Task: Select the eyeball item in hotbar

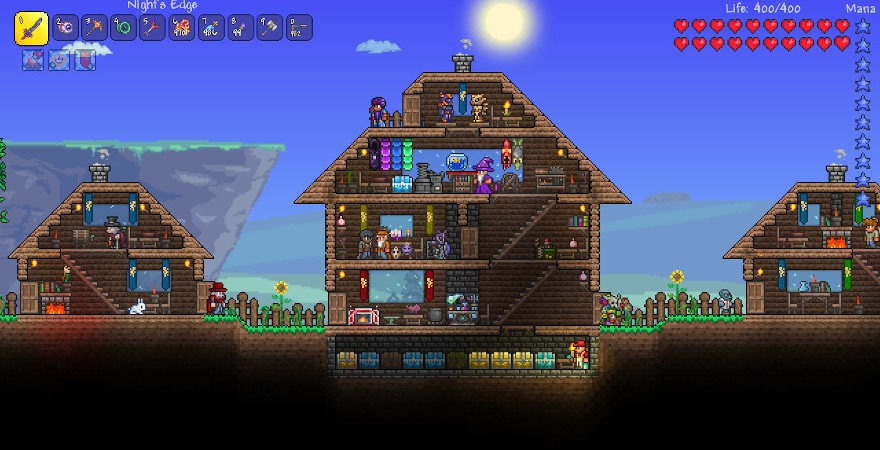Action: click(66, 28)
